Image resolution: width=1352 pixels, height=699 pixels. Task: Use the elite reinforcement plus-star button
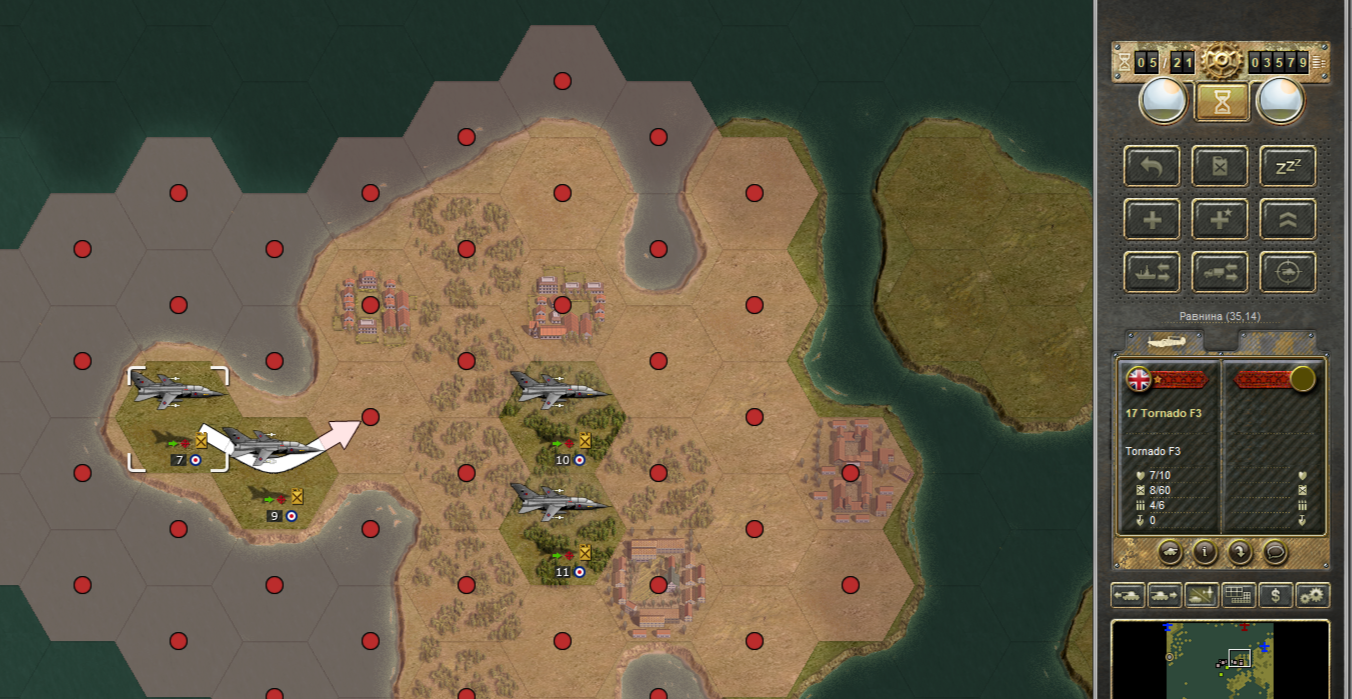1220,219
